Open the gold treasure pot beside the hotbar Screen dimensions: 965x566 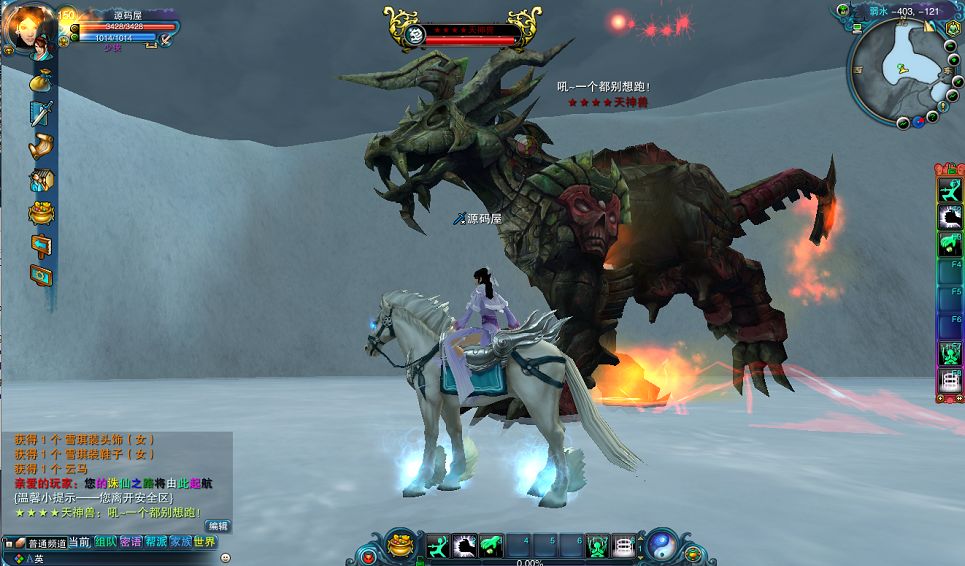click(400, 544)
